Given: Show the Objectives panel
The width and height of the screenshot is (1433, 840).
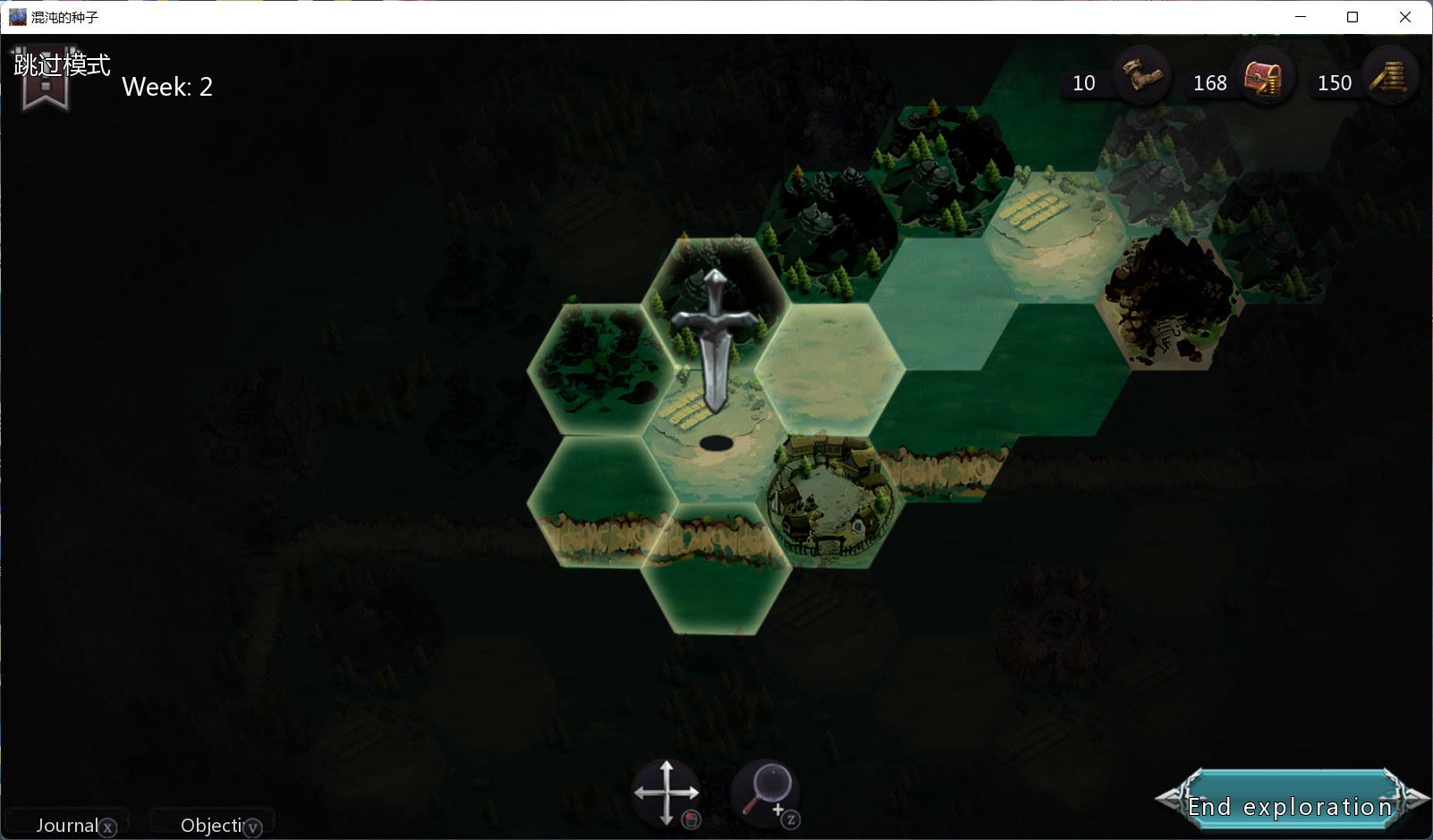Looking at the screenshot, I should pyautogui.click(x=212, y=825).
